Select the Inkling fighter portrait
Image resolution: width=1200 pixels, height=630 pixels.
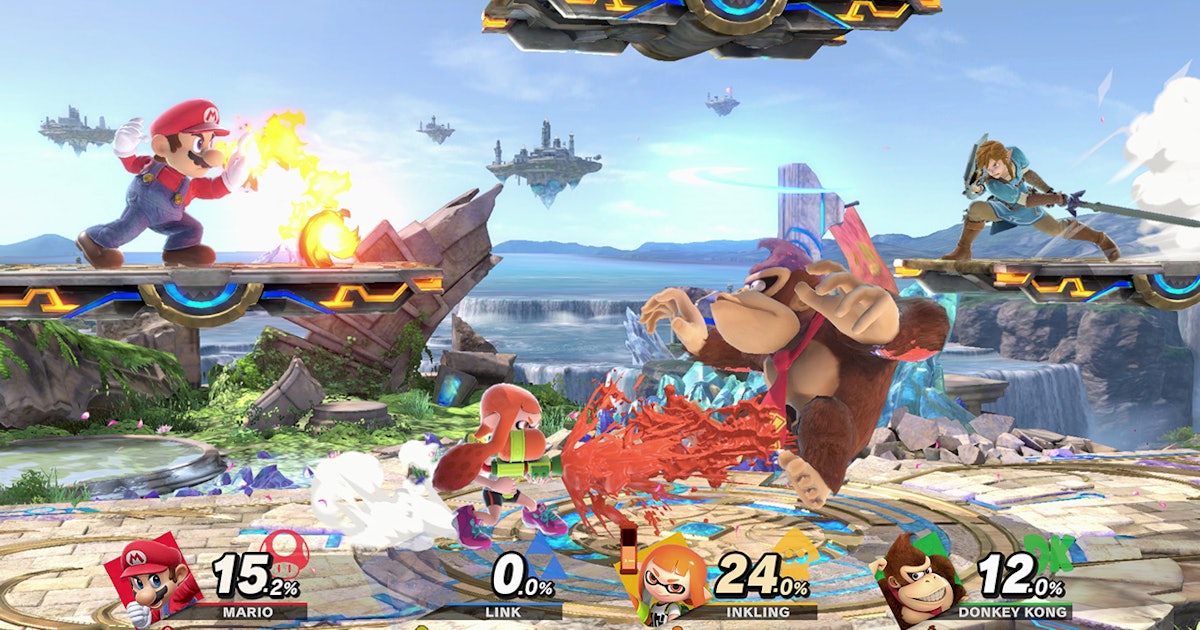[x=664, y=581]
